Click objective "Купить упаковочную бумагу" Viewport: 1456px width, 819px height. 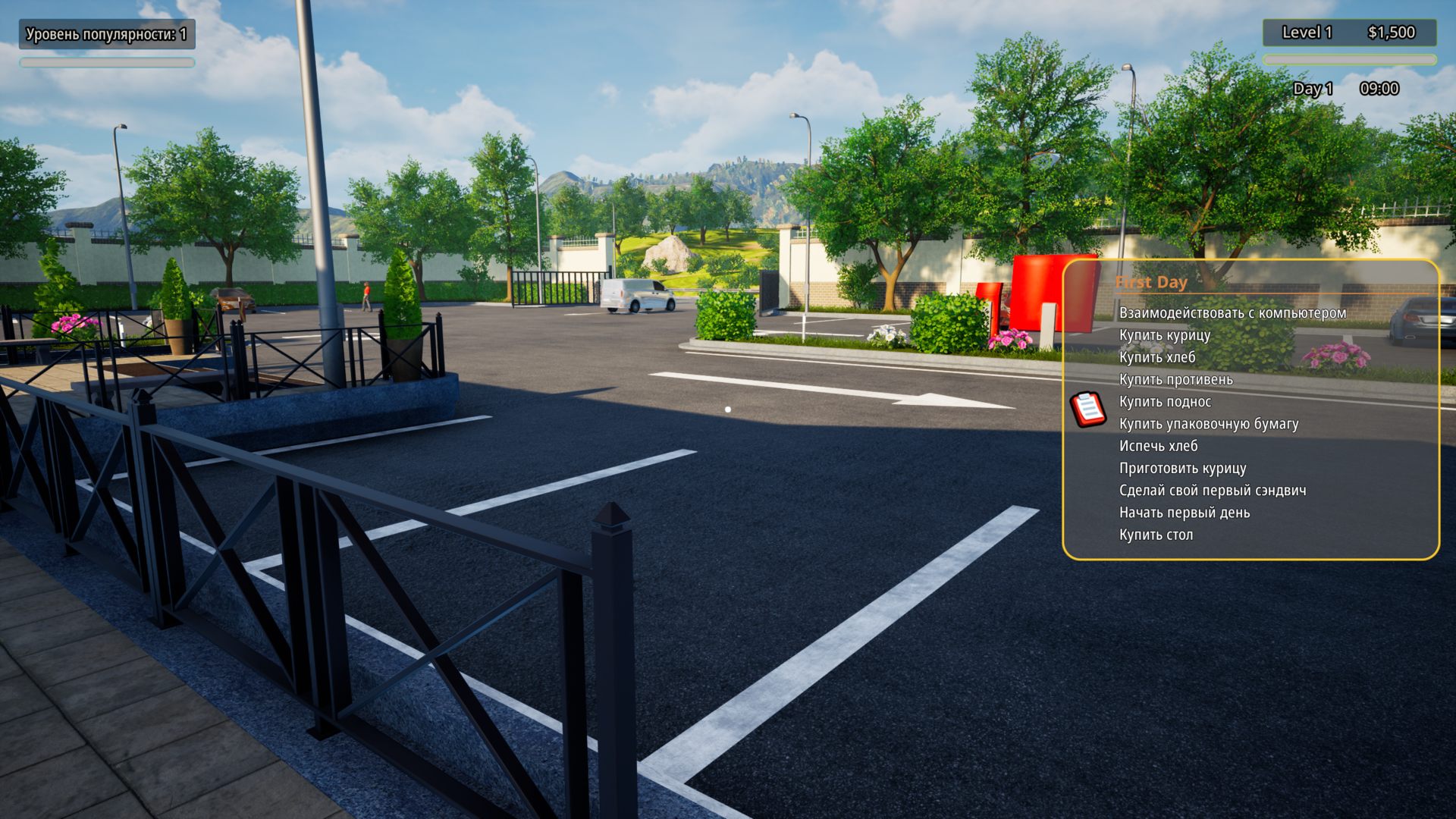(x=1208, y=424)
